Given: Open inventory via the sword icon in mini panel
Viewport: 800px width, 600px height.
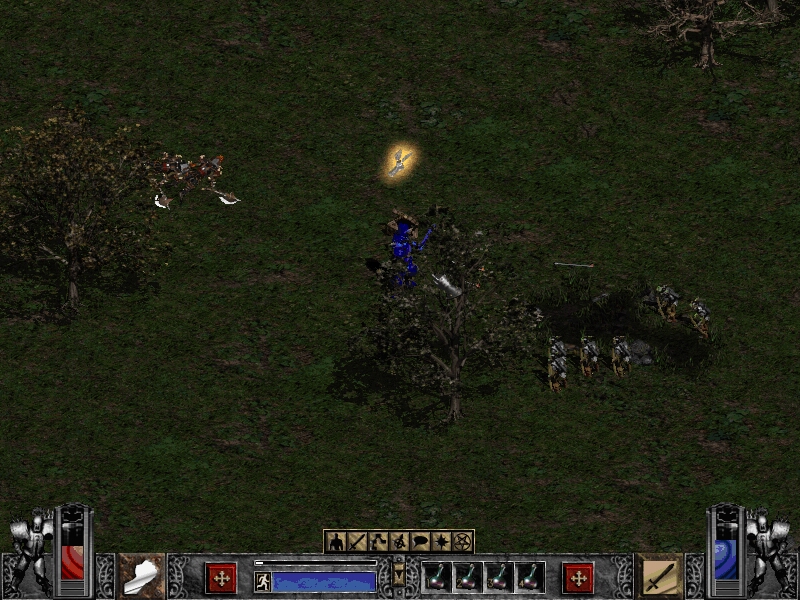Looking at the screenshot, I should pyautogui.click(x=357, y=542).
